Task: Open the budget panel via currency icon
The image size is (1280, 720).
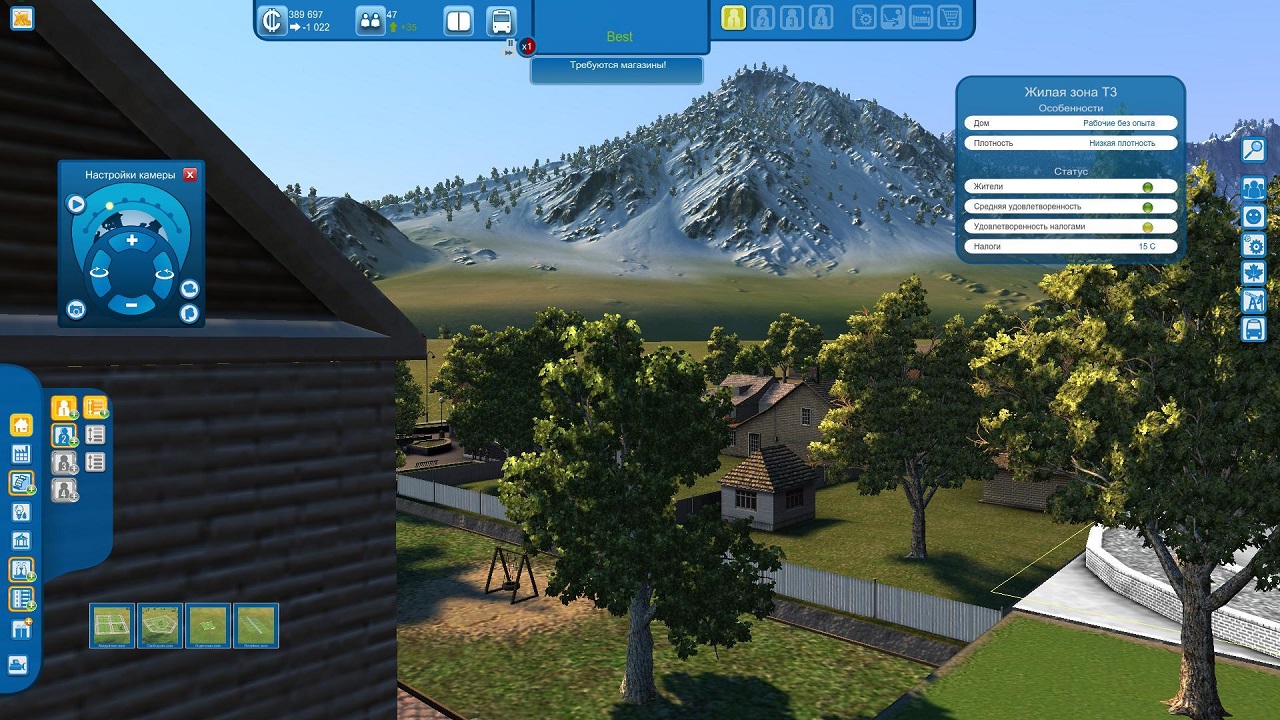Action: click(271, 20)
